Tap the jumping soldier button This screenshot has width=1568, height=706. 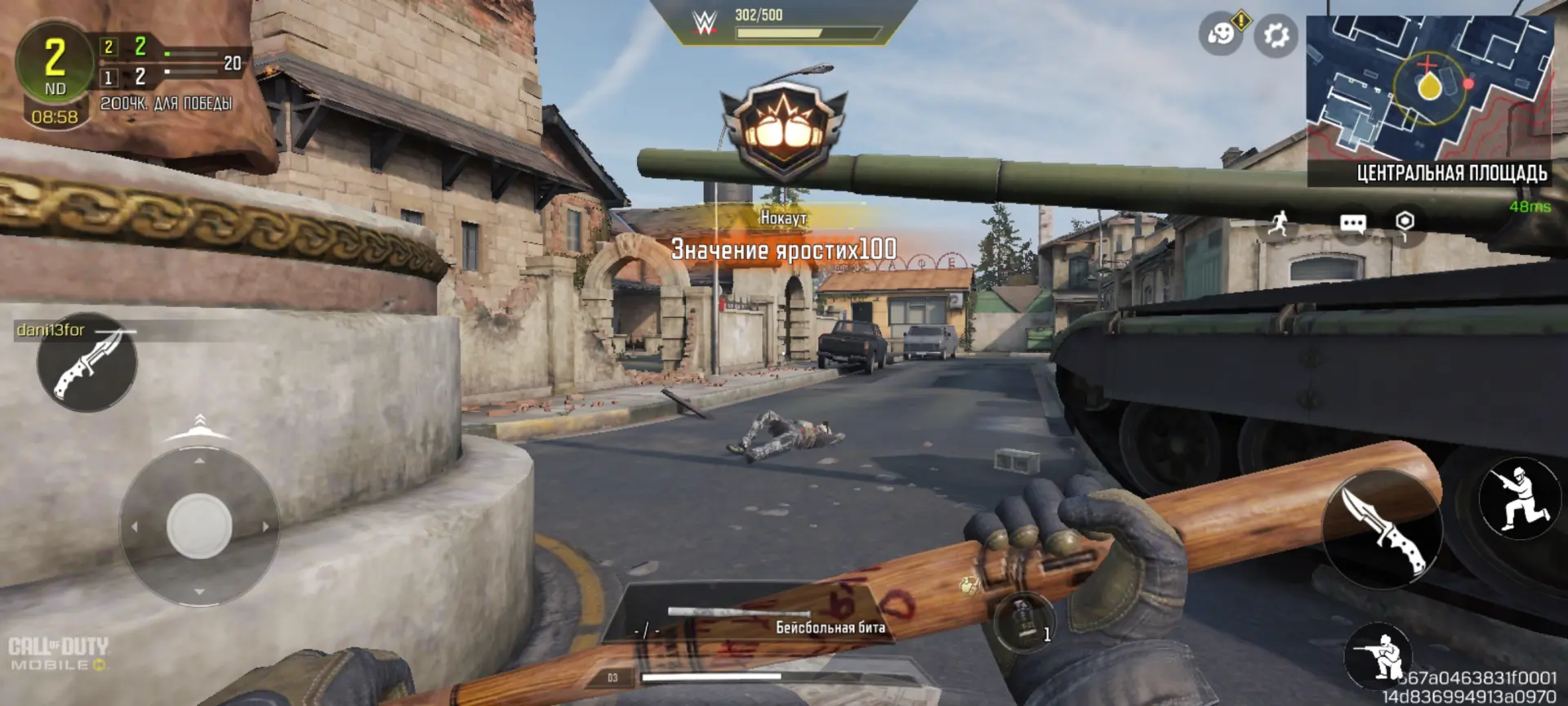click(x=1519, y=497)
